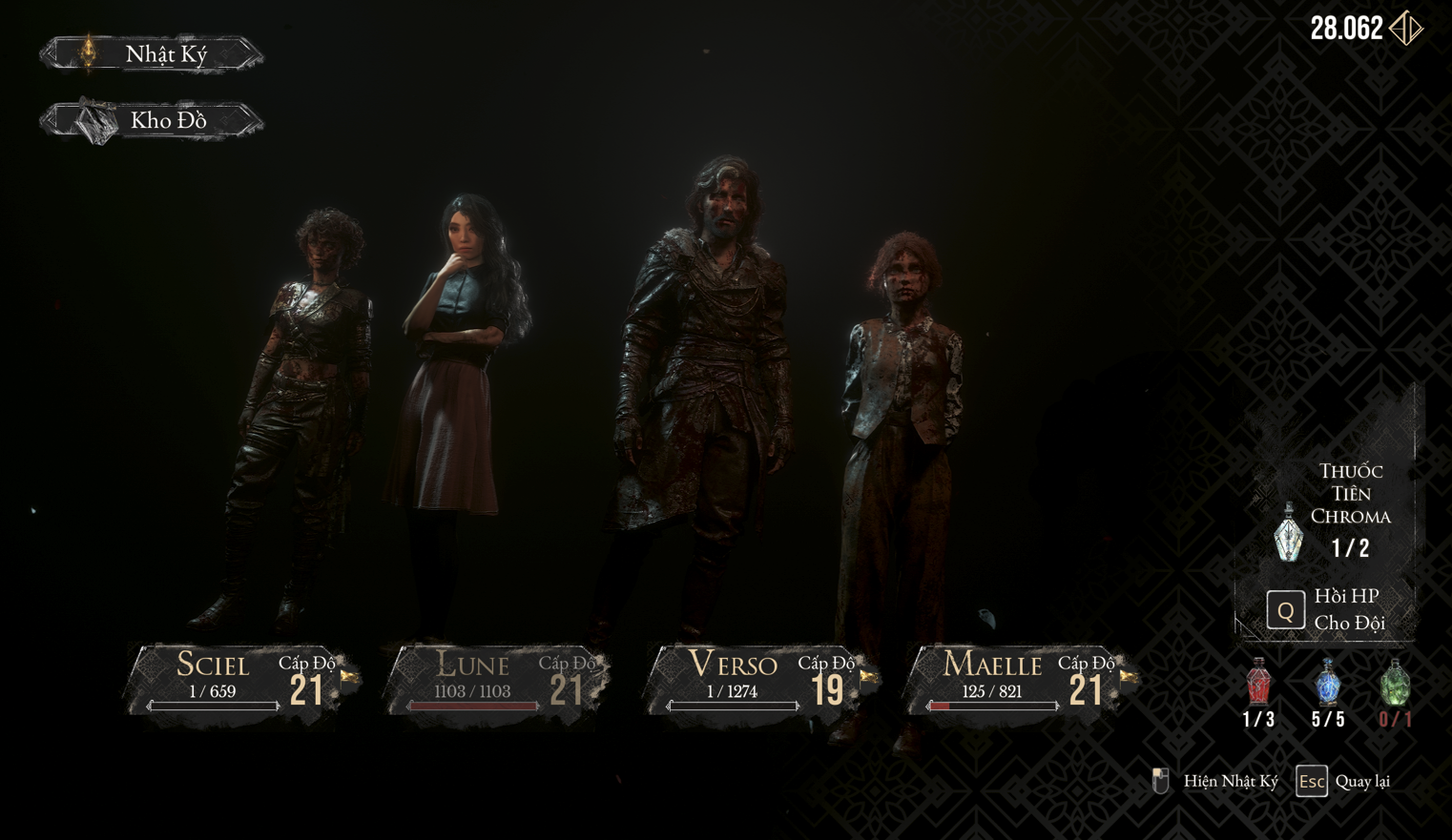Use the blue potion tint
Image resolution: width=1452 pixels, height=840 pixels.
click(1328, 683)
